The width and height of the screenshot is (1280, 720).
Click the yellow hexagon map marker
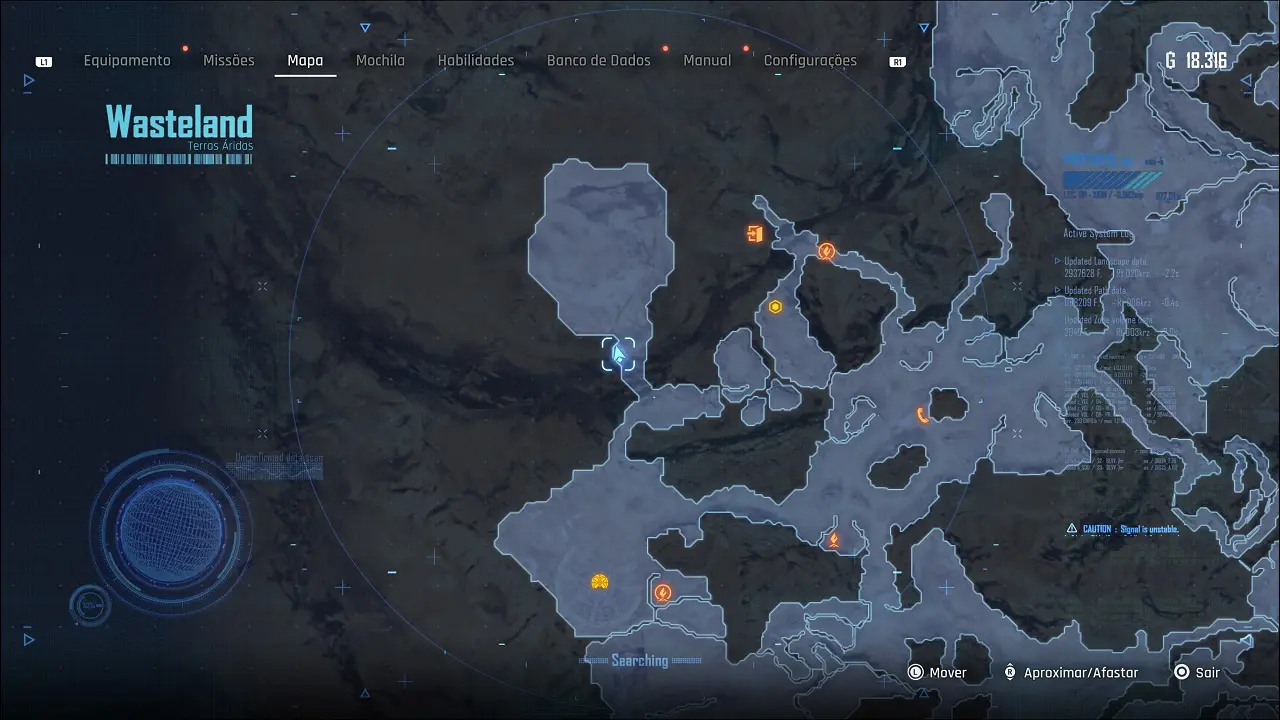(775, 307)
